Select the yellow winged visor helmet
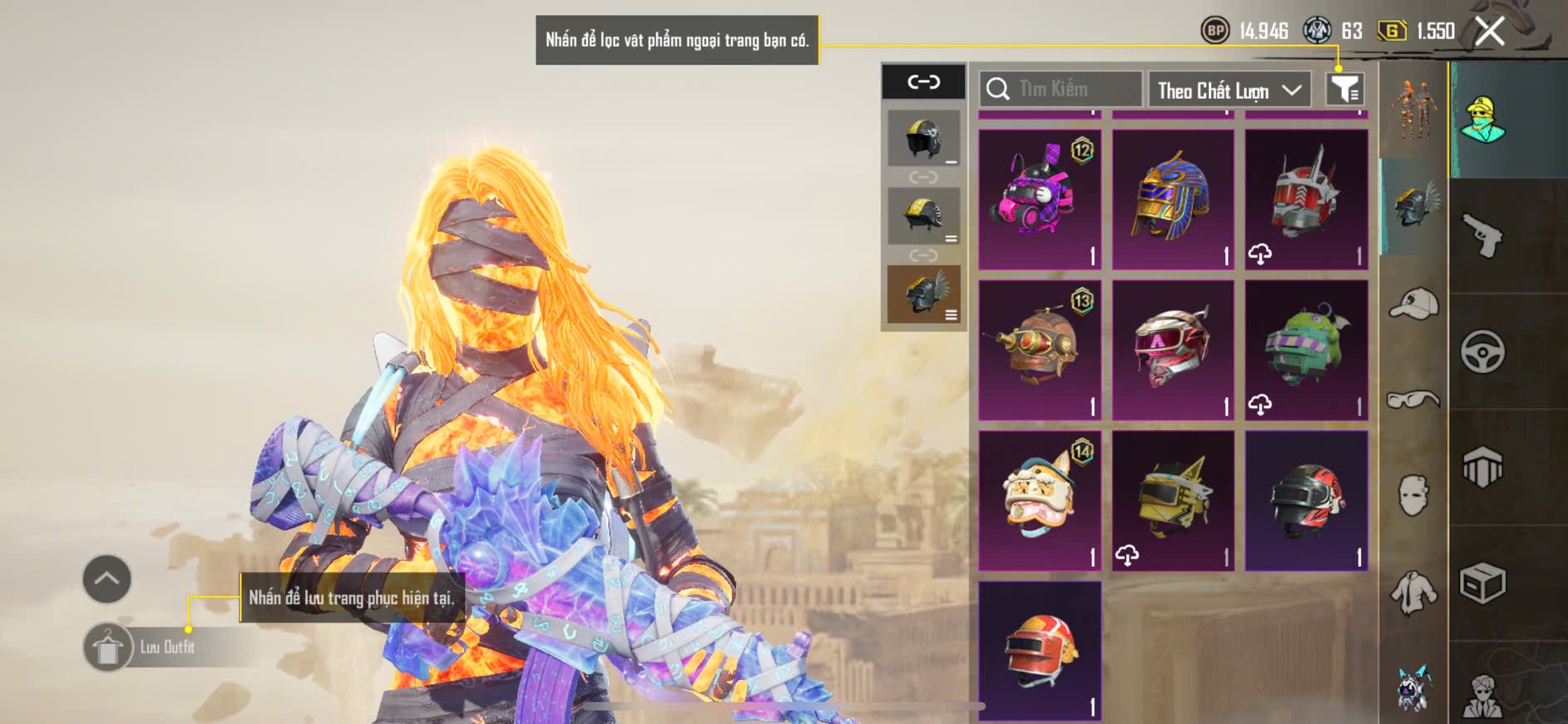 pos(1173,501)
